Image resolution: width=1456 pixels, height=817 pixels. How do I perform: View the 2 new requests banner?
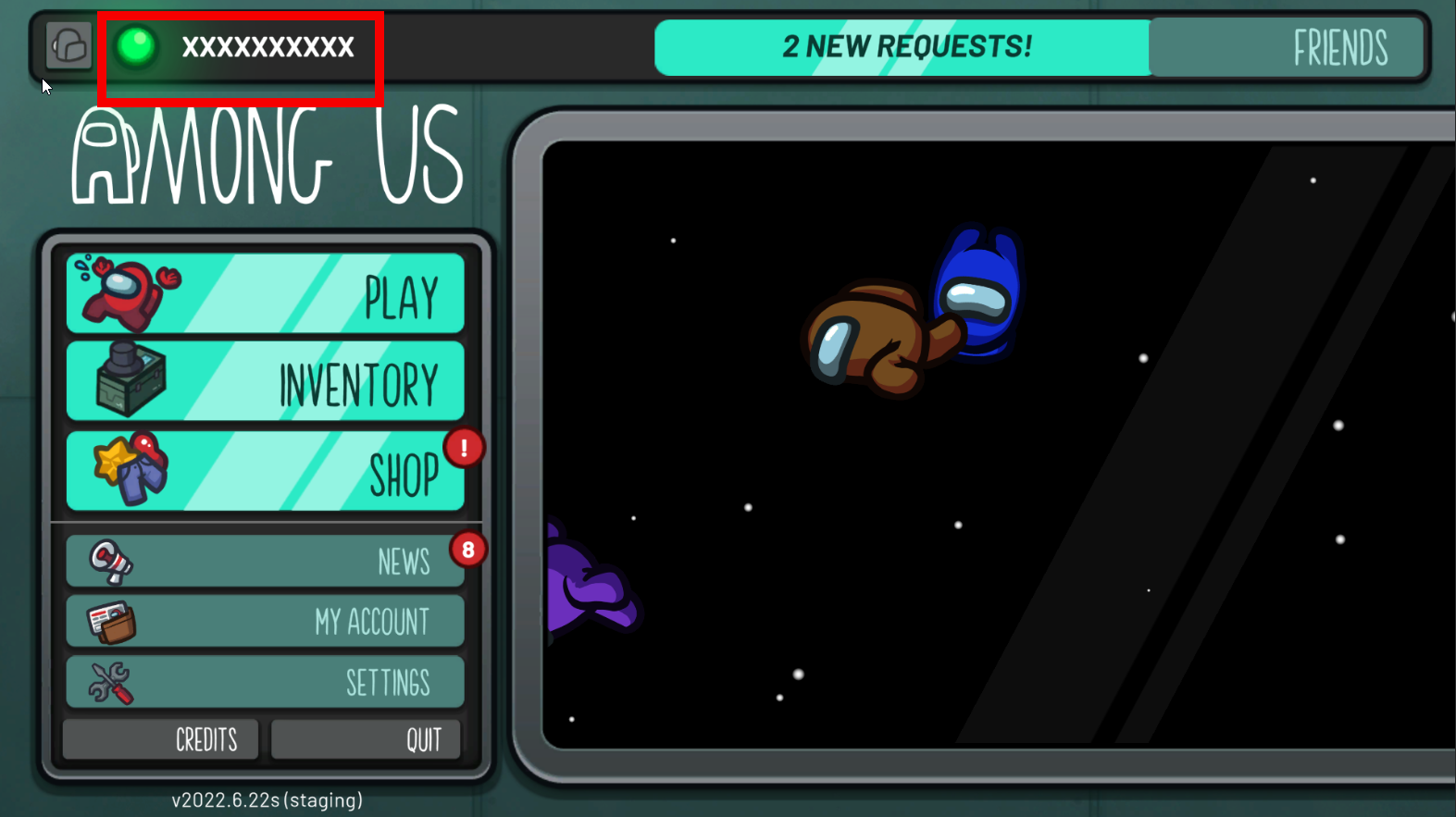pos(903,47)
